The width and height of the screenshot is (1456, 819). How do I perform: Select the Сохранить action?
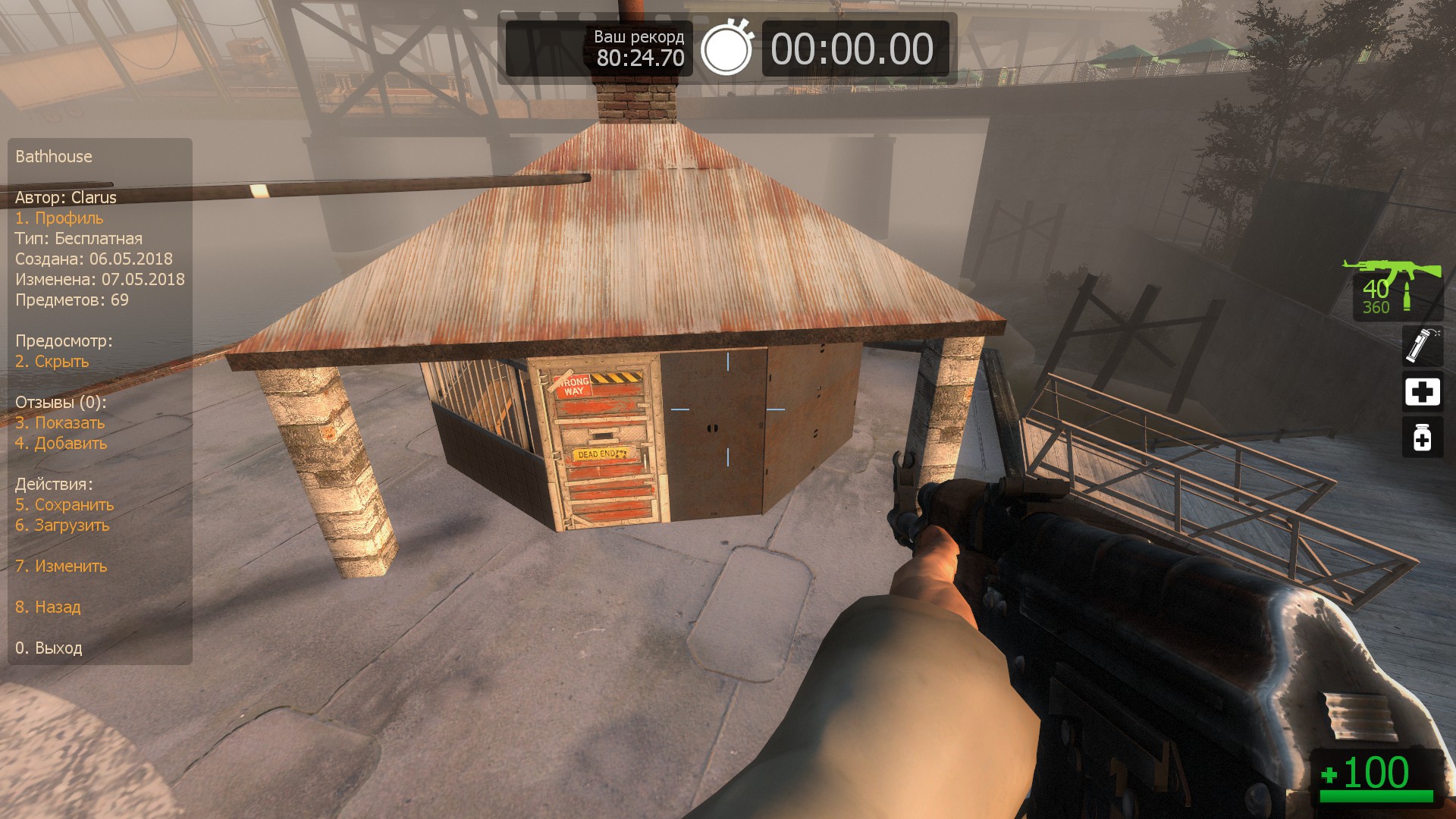pyautogui.click(x=64, y=505)
